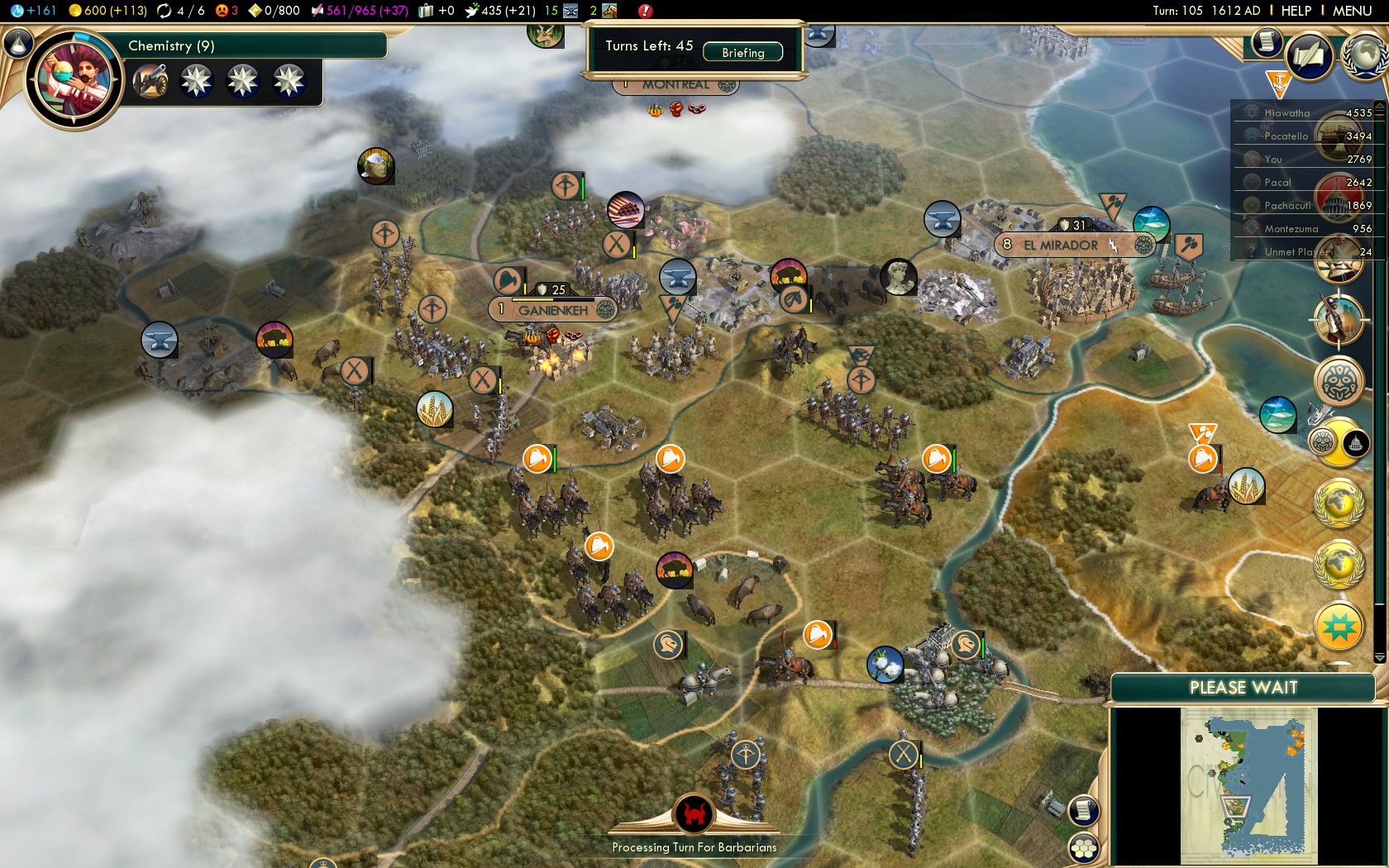
Task: Select the cannon unlock icon beside Chemistry
Action: 150,81
